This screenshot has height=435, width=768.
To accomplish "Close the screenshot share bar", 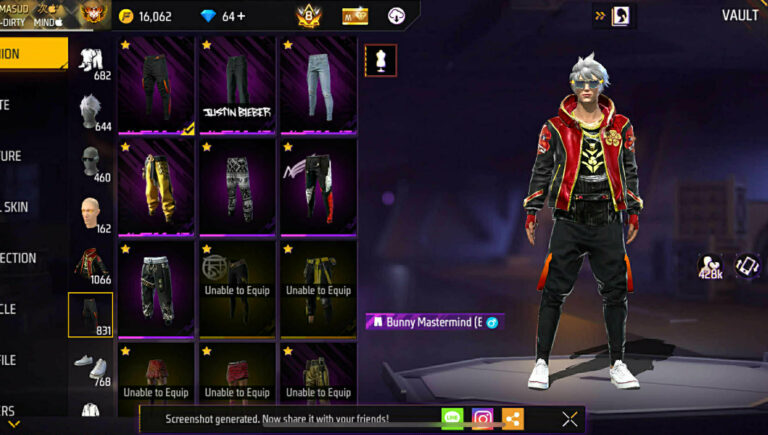I will click(x=570, y=419).
